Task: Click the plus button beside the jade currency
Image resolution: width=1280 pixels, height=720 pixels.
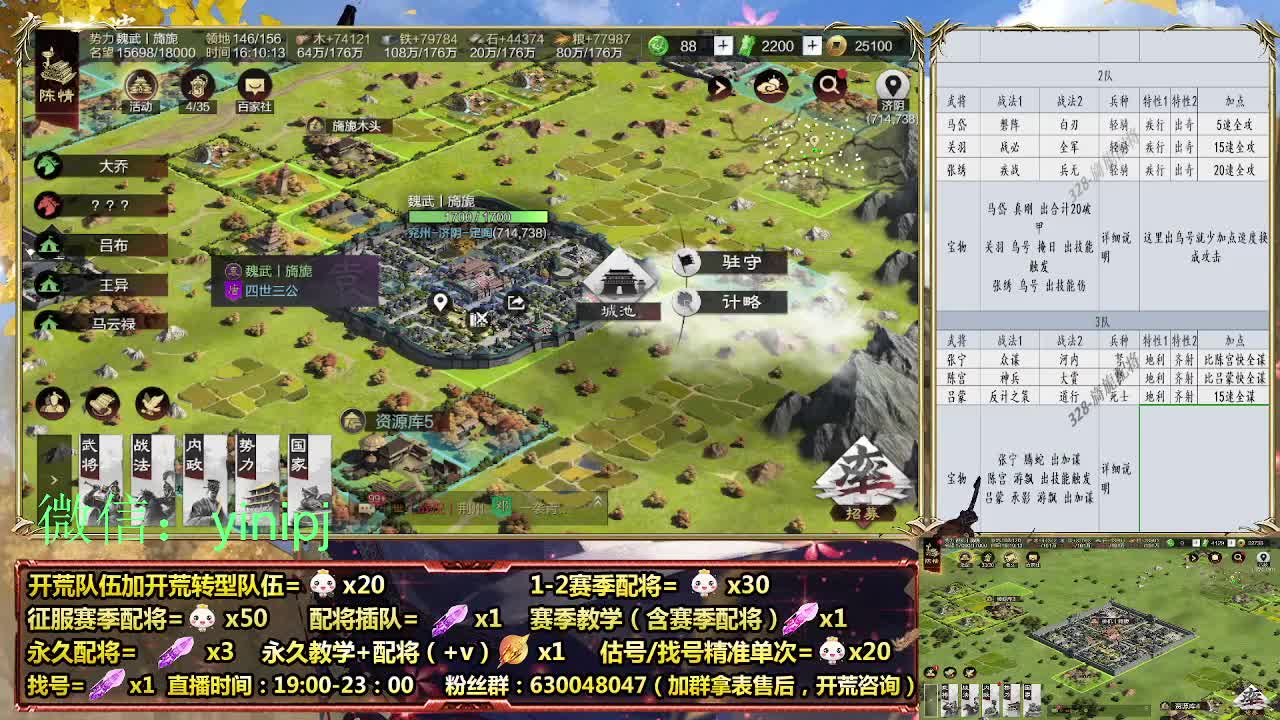Action: pyautogui.click(x=722, y=45)
